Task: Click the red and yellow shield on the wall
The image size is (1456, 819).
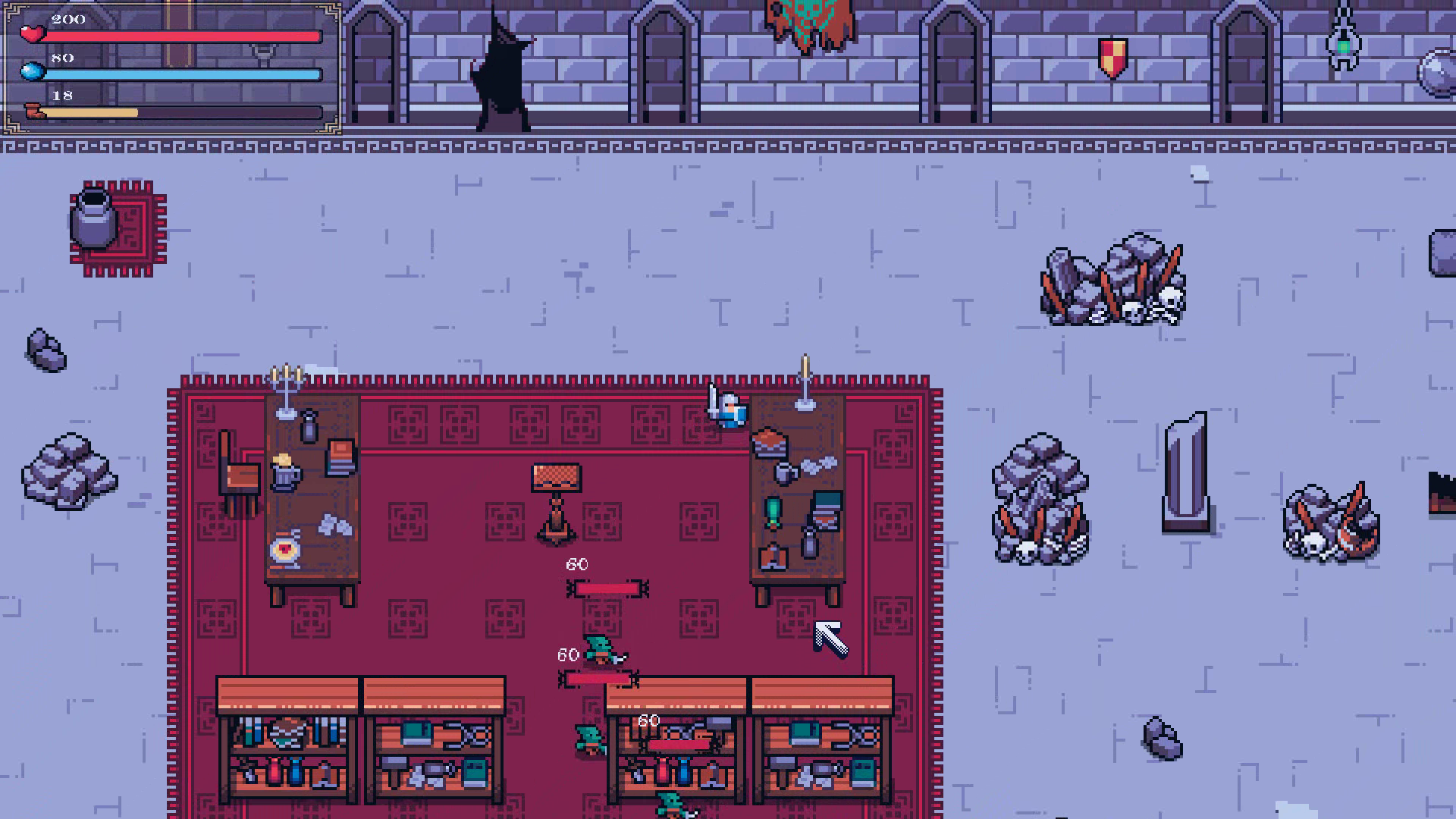Action: [x=1112, y=57]
